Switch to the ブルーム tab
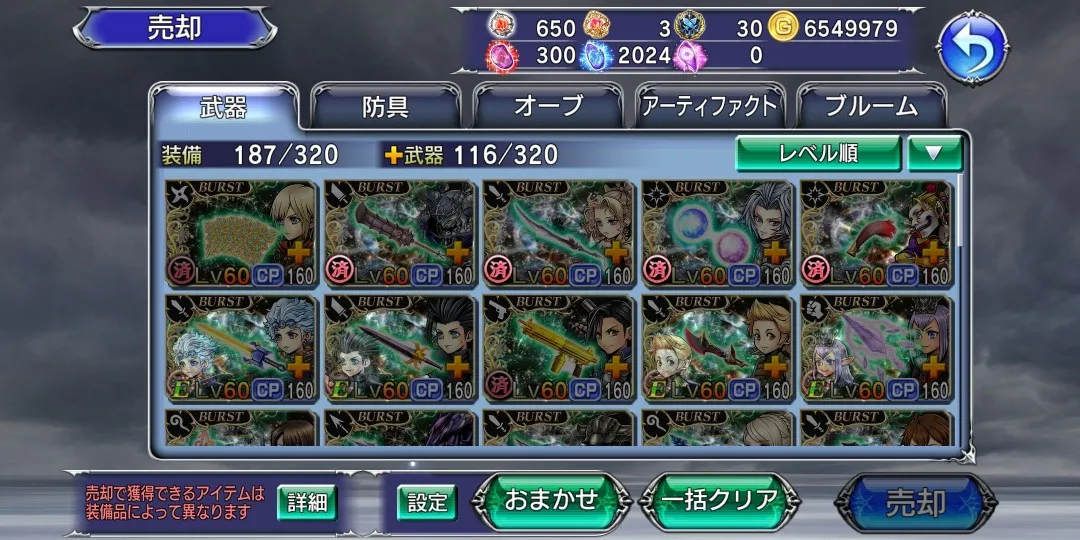1080x540 pixels. (x=871, y=107)
